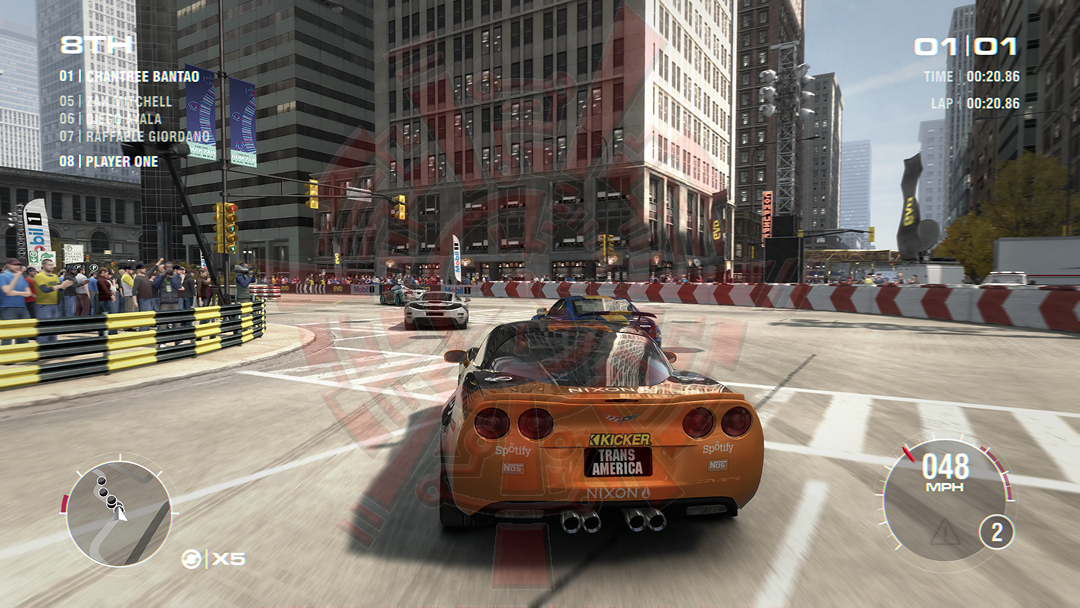Click the damage warning triangle icon
The image size is (1080, 608).
point(944,532)
